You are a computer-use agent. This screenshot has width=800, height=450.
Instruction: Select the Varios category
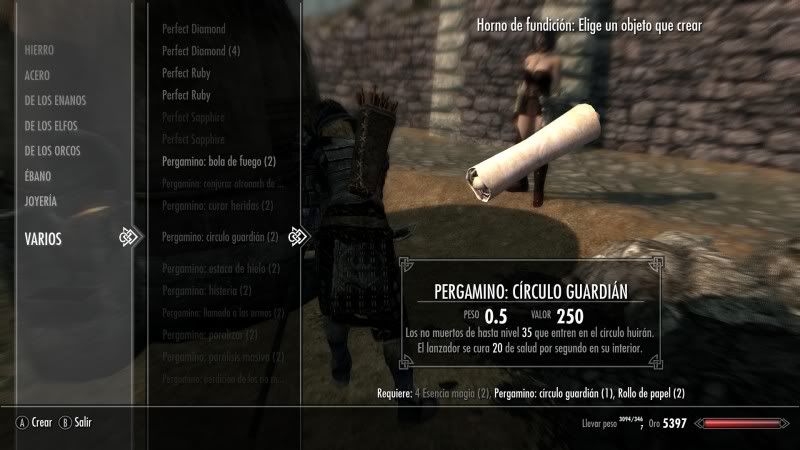pos(43,238)
